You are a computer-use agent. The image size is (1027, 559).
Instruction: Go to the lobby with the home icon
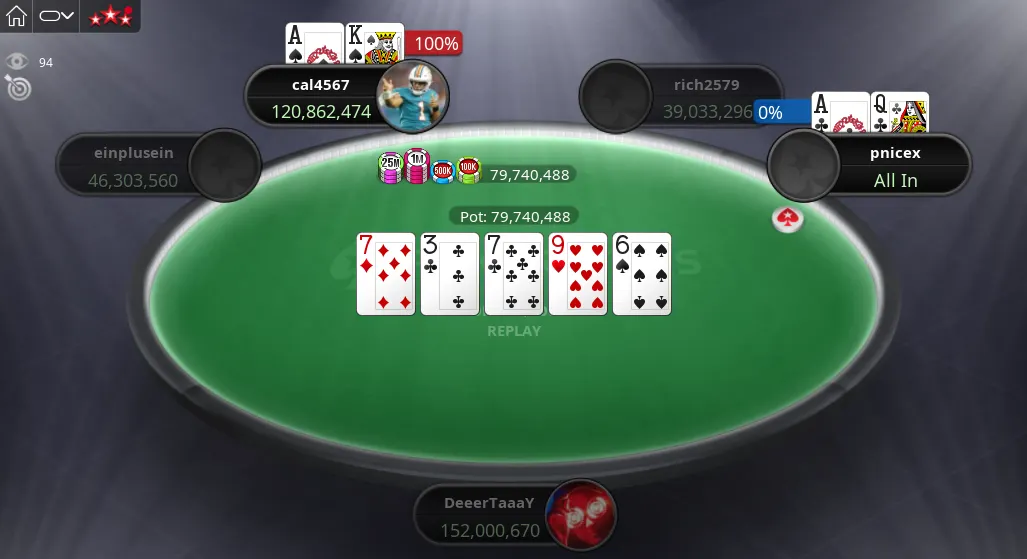click(17, 16)
